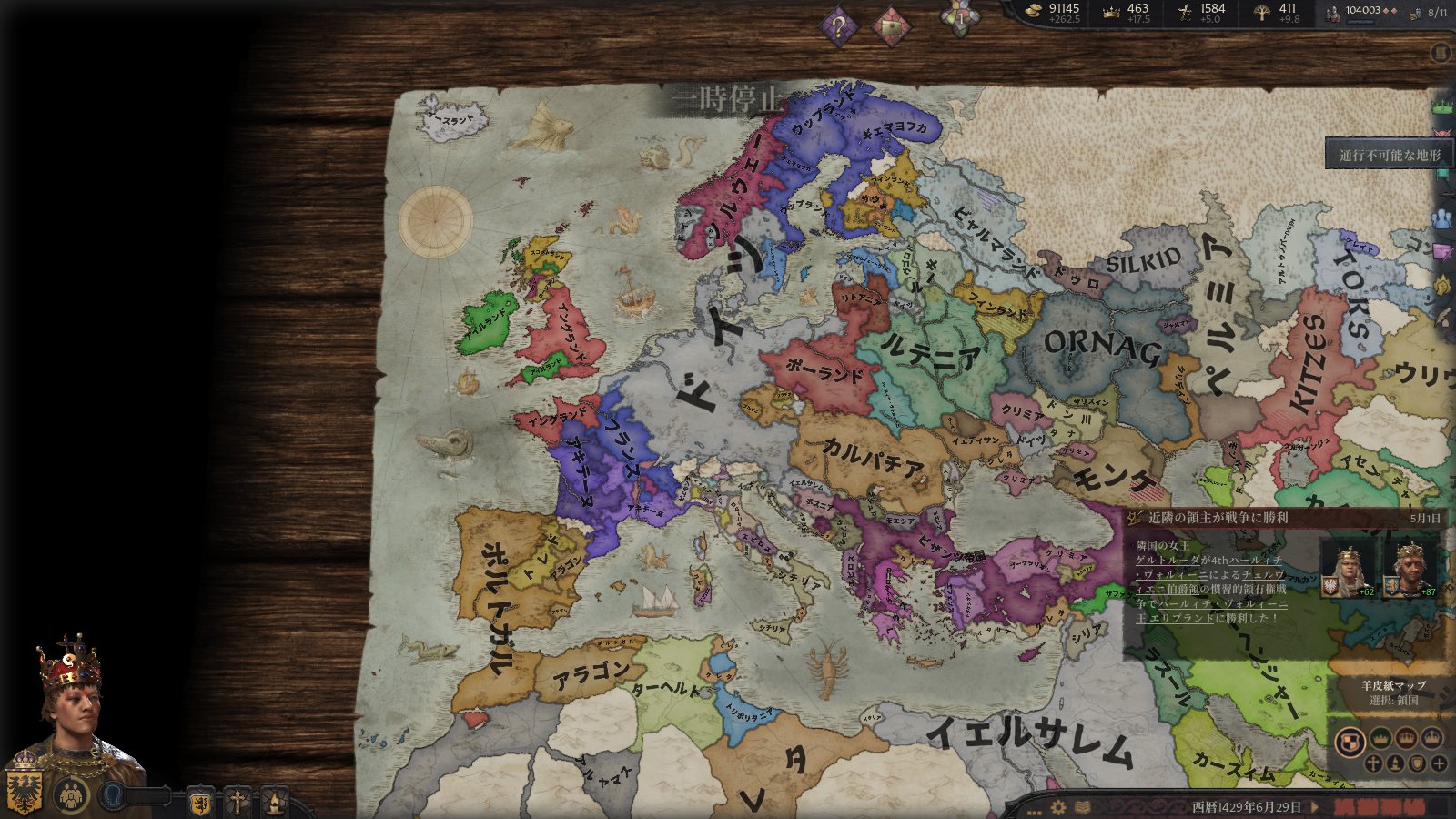Click the character finder head silhouette icon

[113, 794]
